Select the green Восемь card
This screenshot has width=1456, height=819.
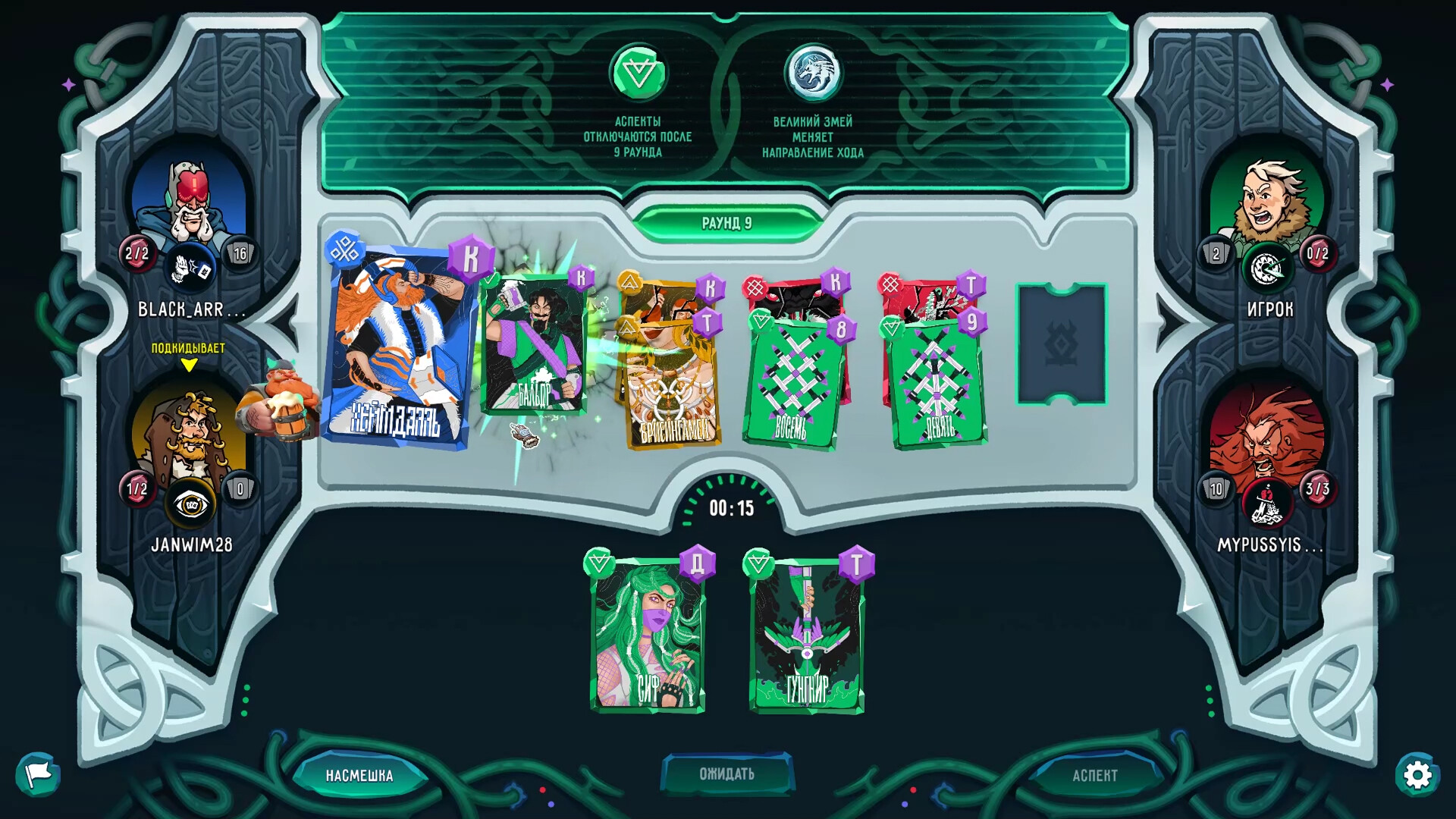(792, 383)
